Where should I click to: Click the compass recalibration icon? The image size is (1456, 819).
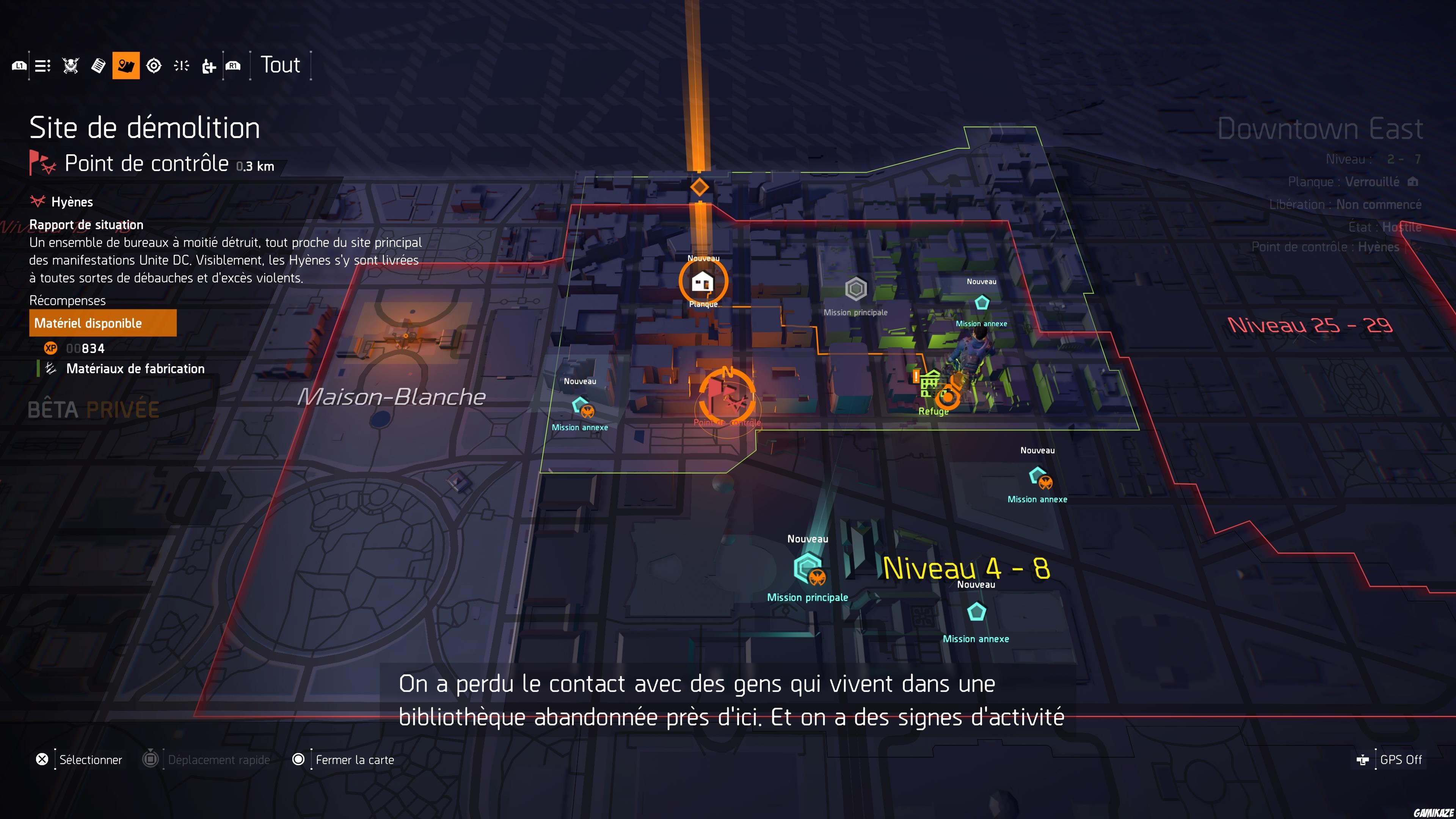(154, 65)
